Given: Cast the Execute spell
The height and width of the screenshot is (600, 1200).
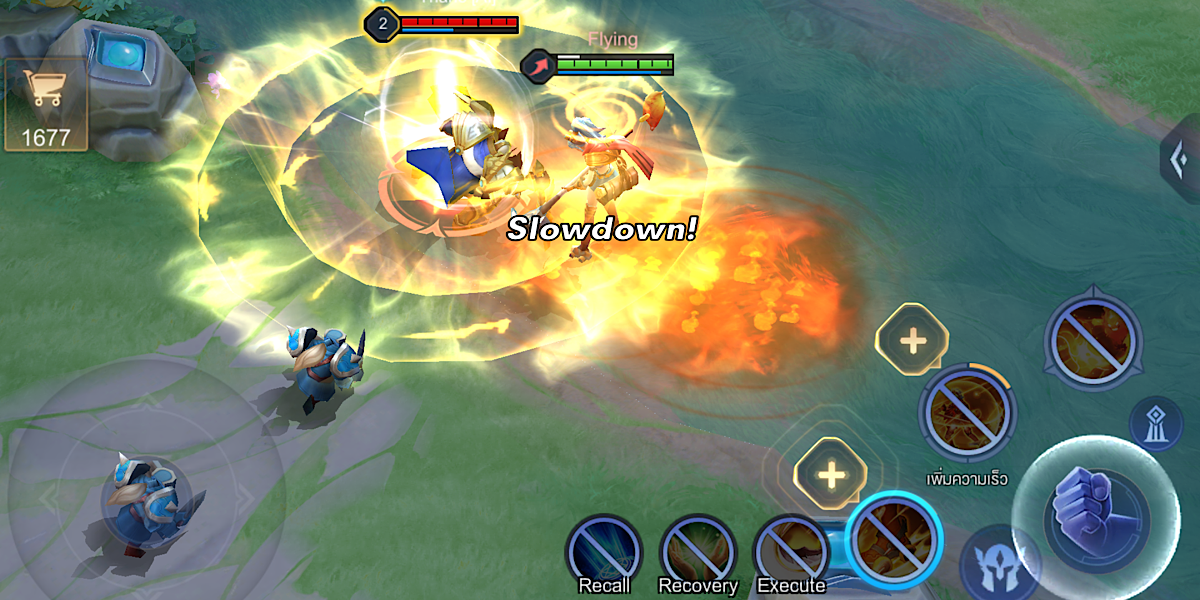Looking at the screenshot, I should [x=790, y=553].
